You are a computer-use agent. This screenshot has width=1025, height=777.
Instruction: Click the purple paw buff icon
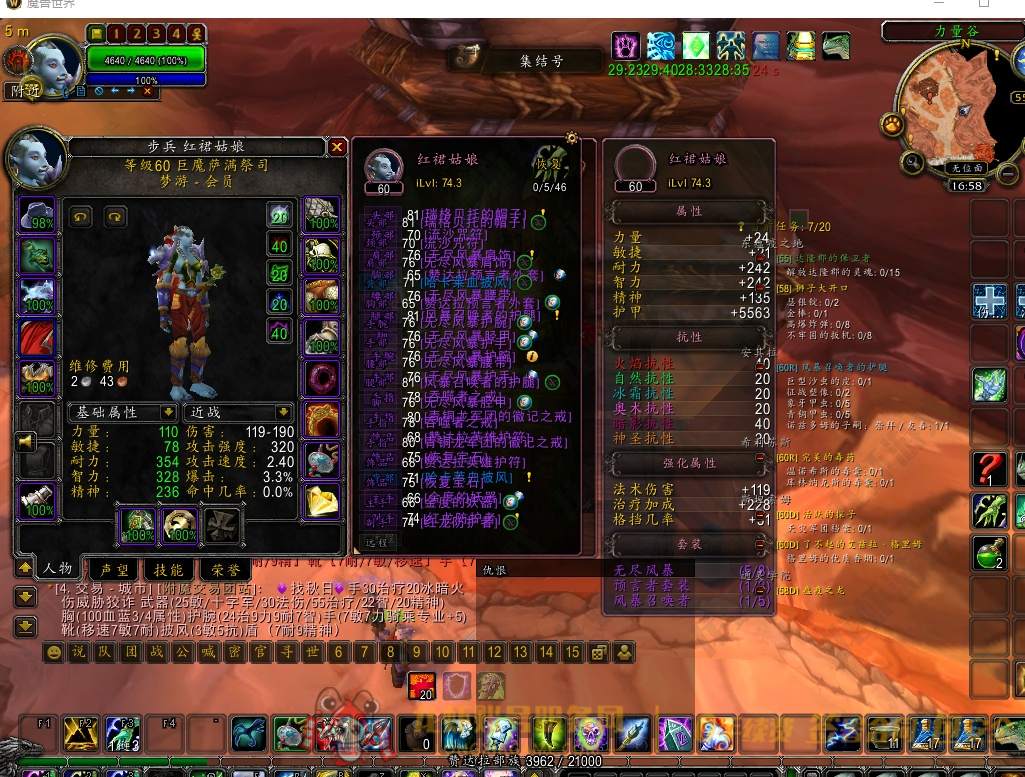[626, 46]
